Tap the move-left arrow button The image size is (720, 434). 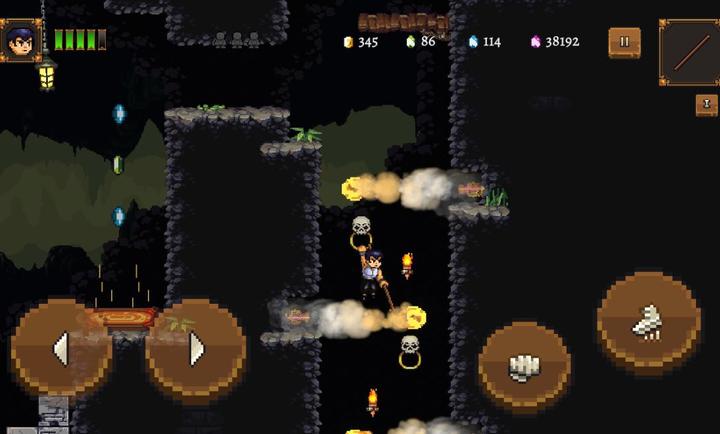tap(60, 348)
